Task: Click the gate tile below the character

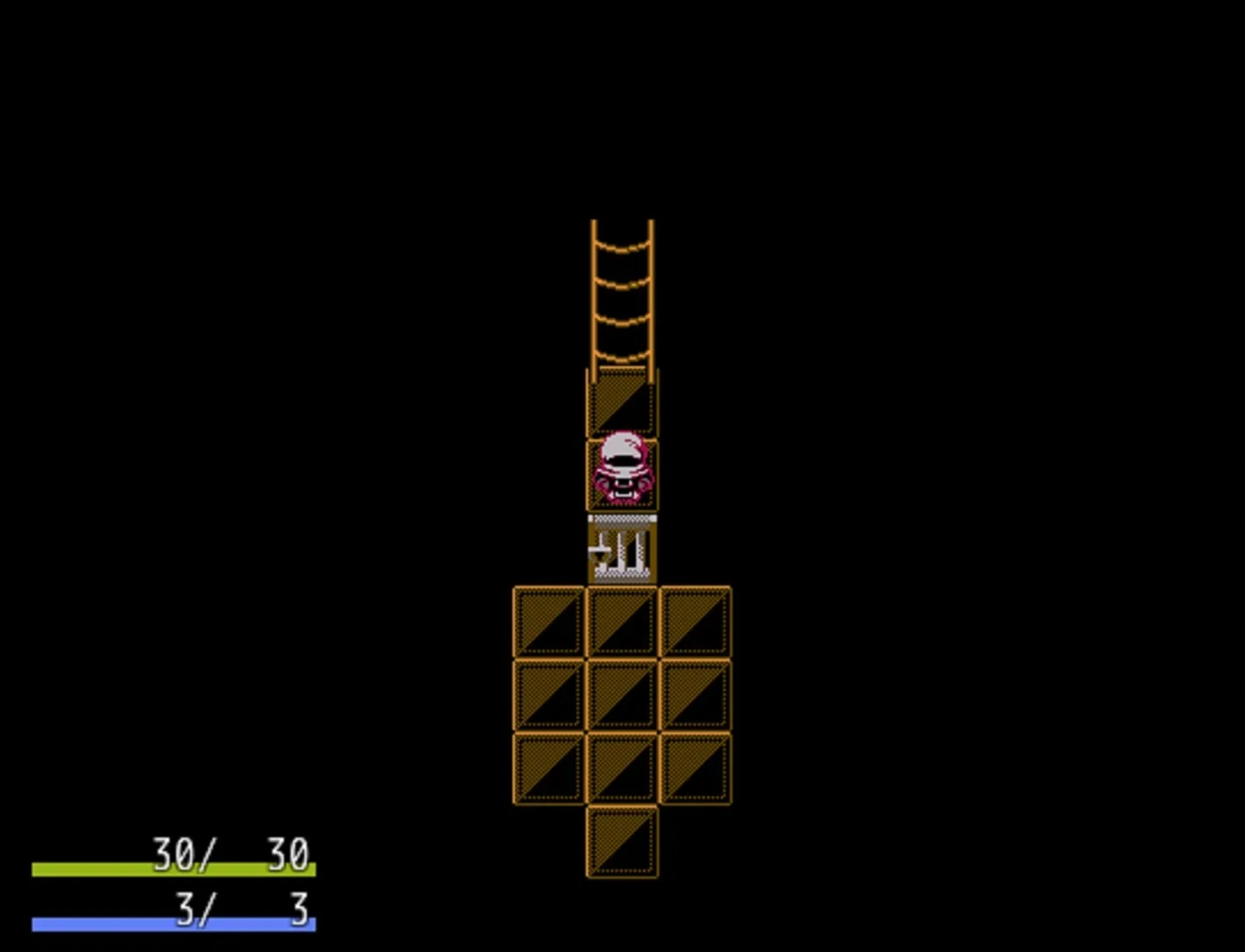Action: pos(622,551)
